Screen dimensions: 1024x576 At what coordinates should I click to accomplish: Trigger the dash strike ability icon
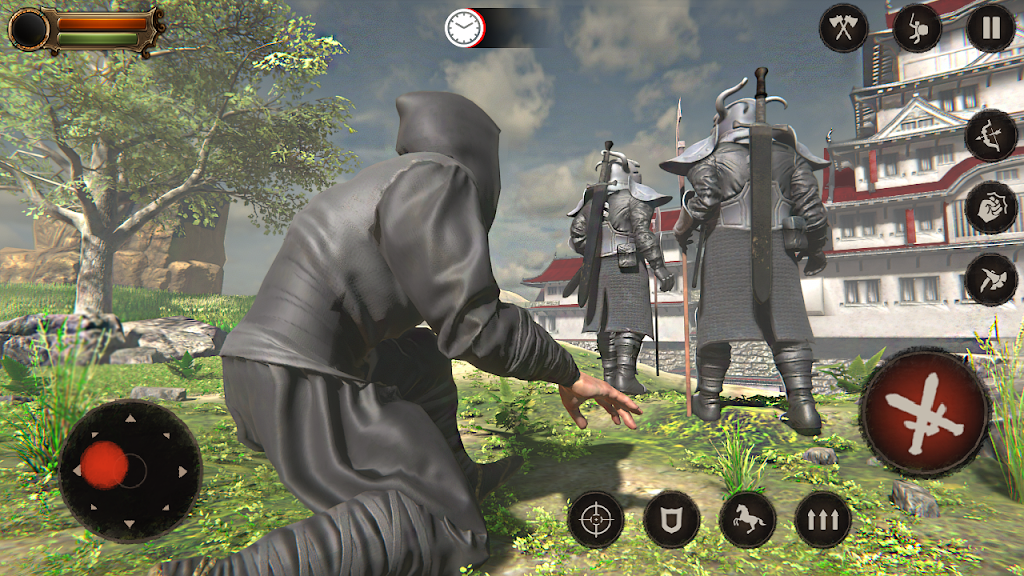click(991, 279)
